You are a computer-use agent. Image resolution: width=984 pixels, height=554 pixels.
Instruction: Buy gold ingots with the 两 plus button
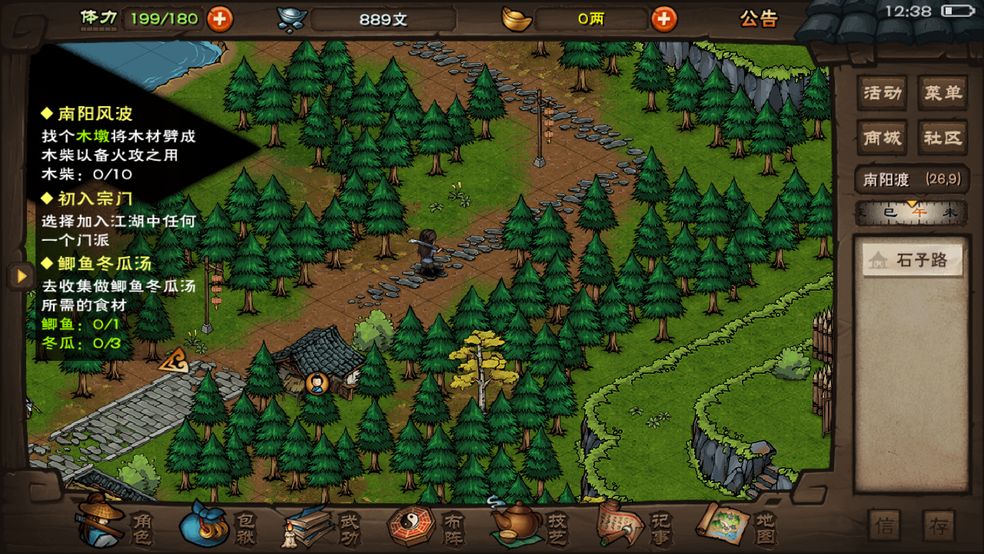tap(663, 18)
